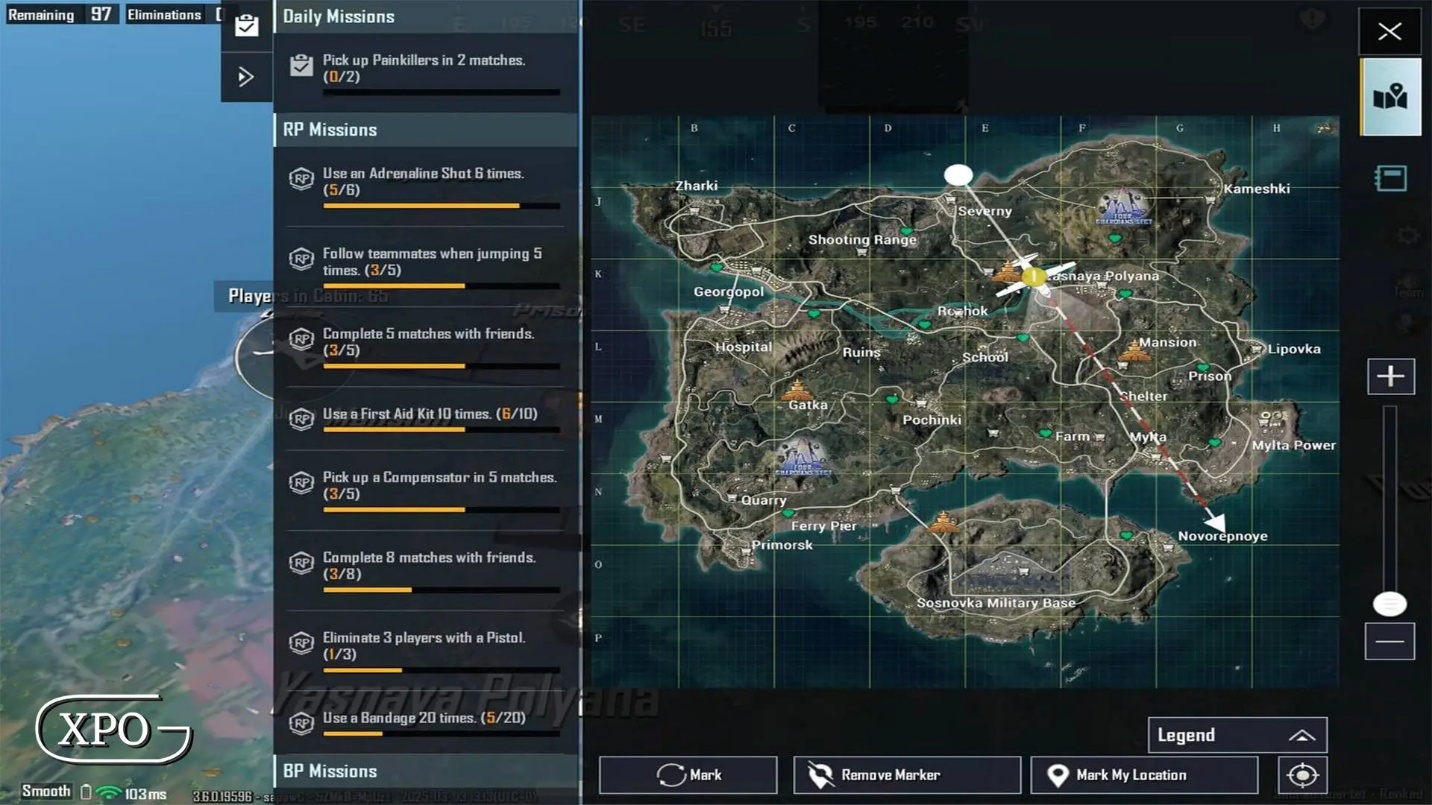Select the Adrenaline Shot RP mission
This screenshot has width=1432, height=805.
[425, 183]
